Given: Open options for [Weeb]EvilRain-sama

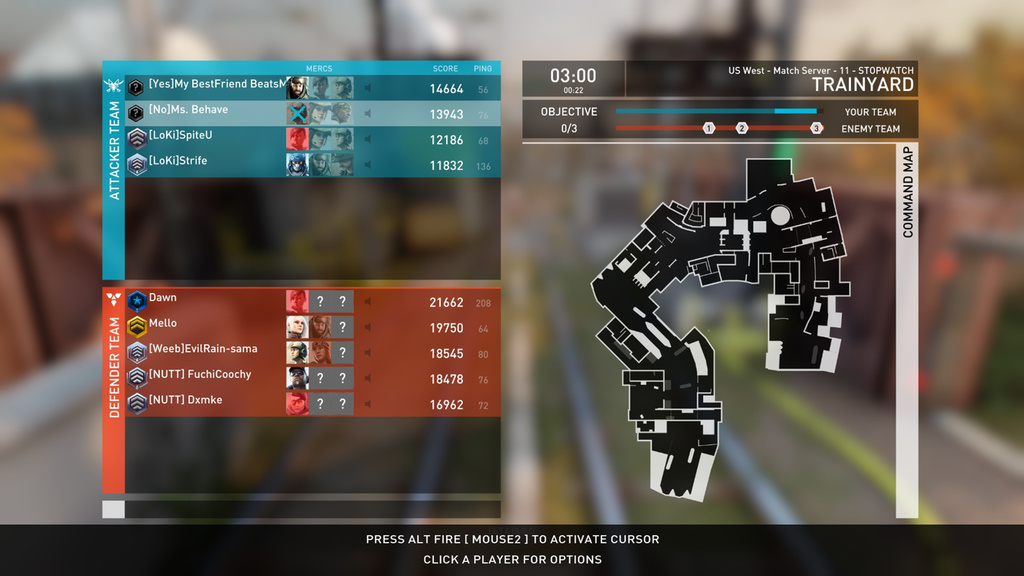Looking at the screenshot, I should (x=203, y=350).
